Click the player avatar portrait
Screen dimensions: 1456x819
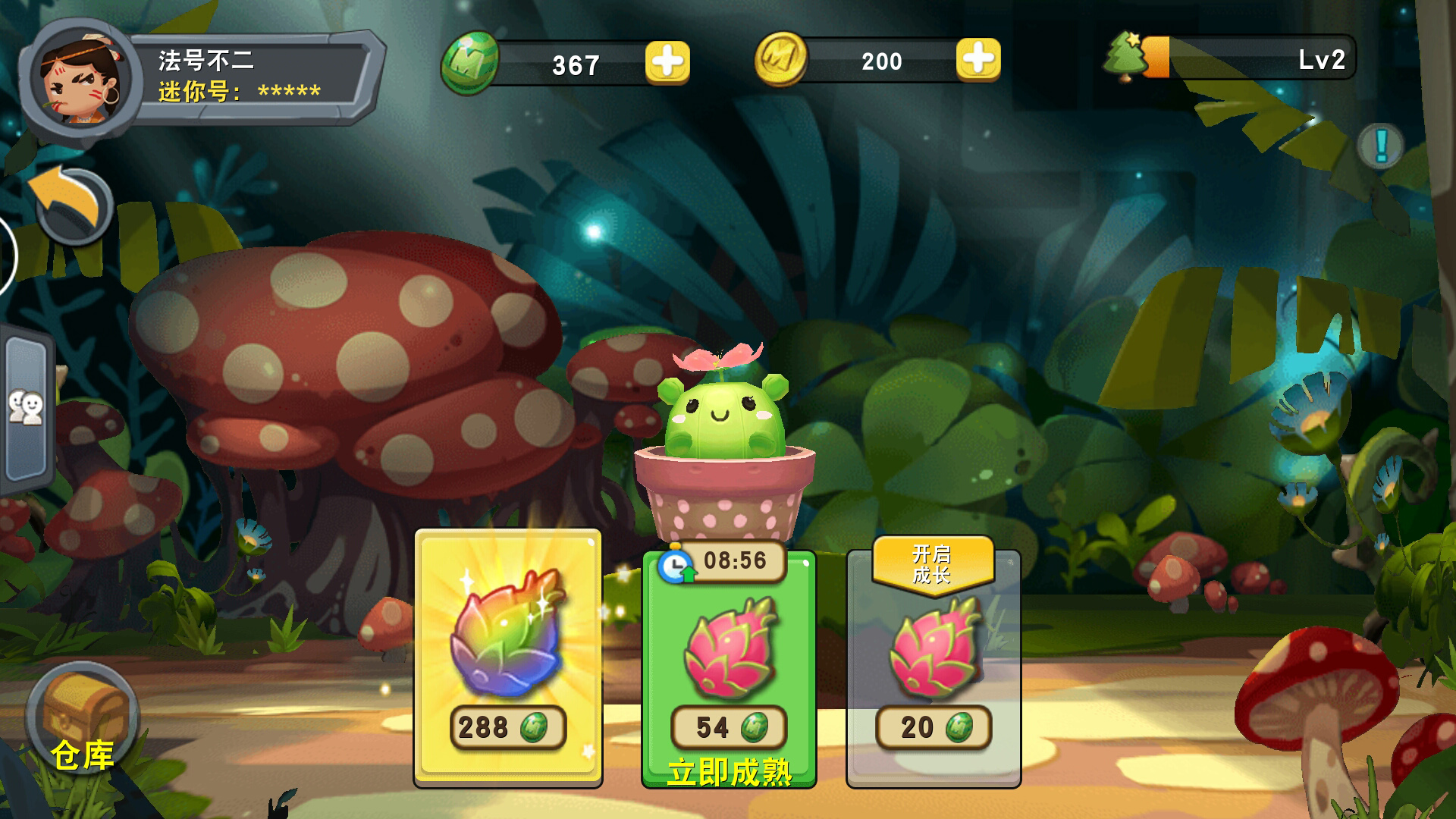tap(80, 80)
